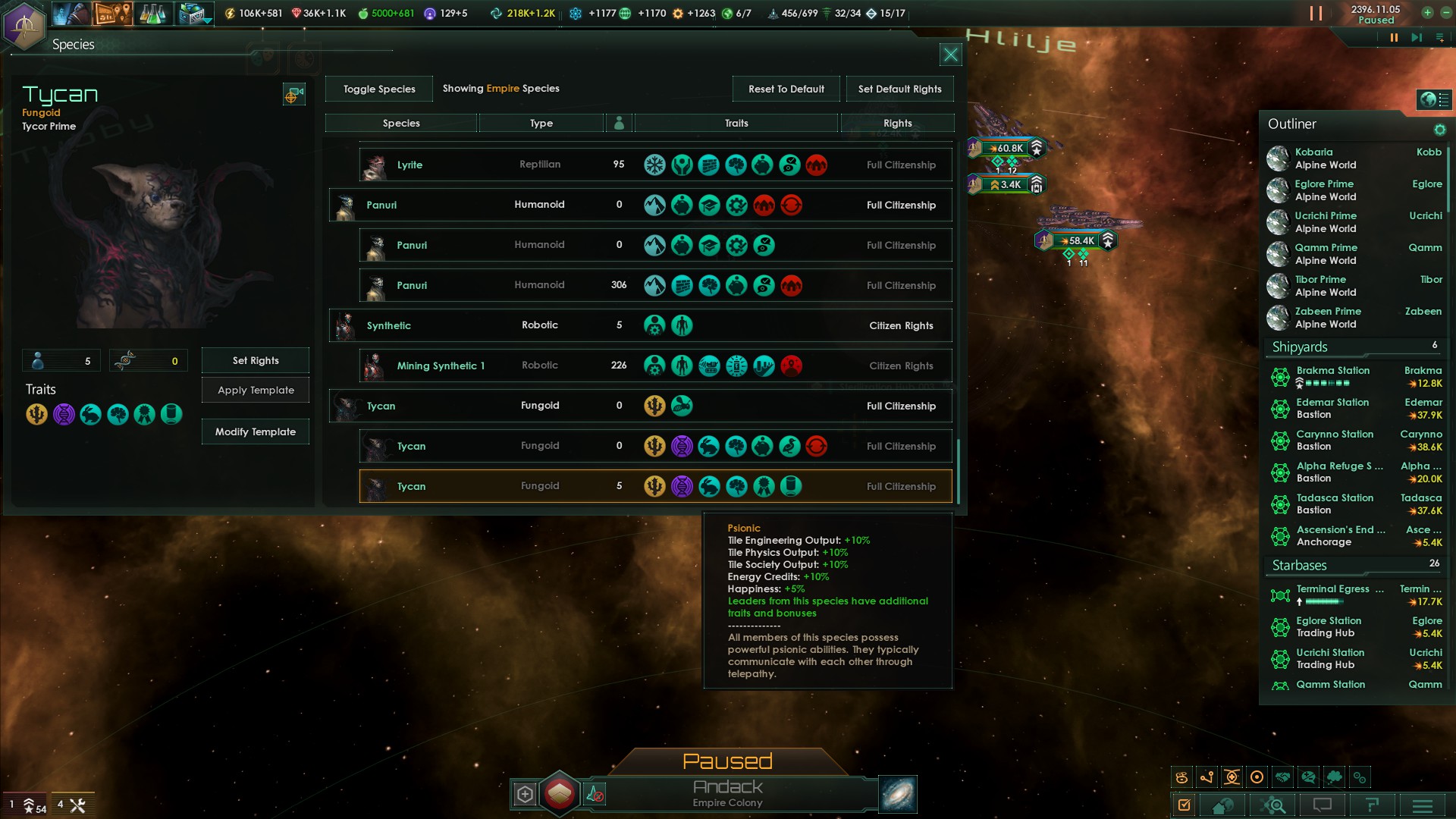Image resolution: width=1456 pixels, height=819 pixels.
Task: Open the galaxy map view
Action: (898, 794)
